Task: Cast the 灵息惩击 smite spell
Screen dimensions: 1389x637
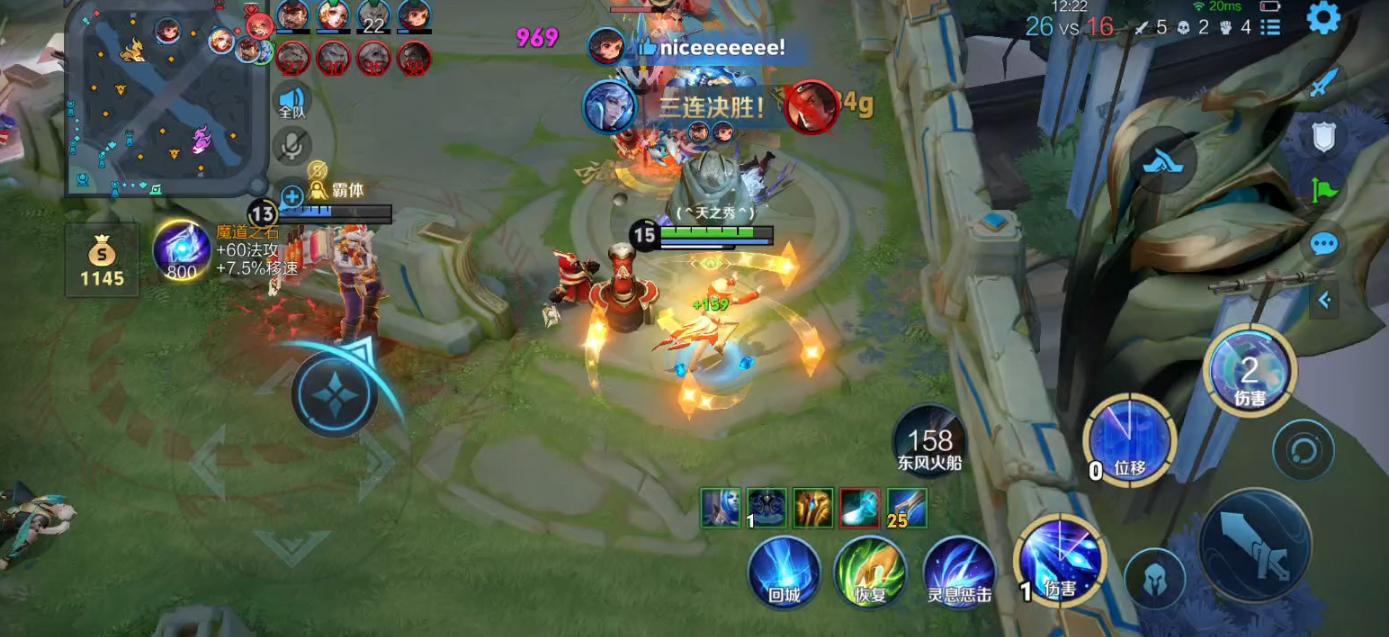Action: 958,572
